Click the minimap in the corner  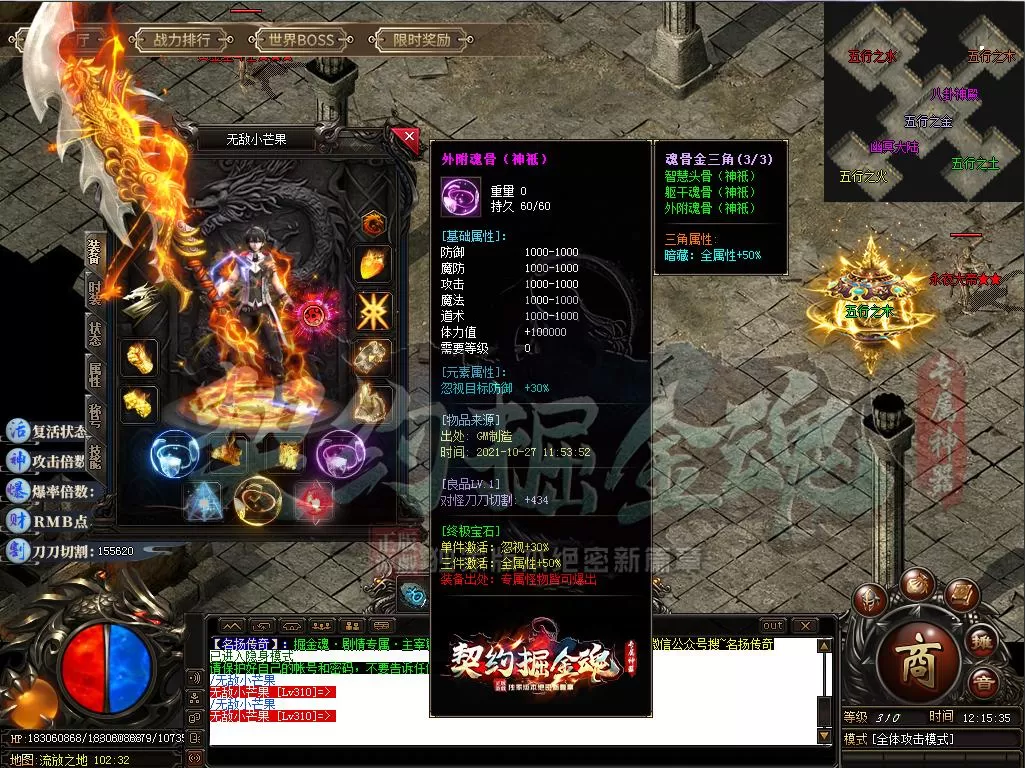point(923,103)
